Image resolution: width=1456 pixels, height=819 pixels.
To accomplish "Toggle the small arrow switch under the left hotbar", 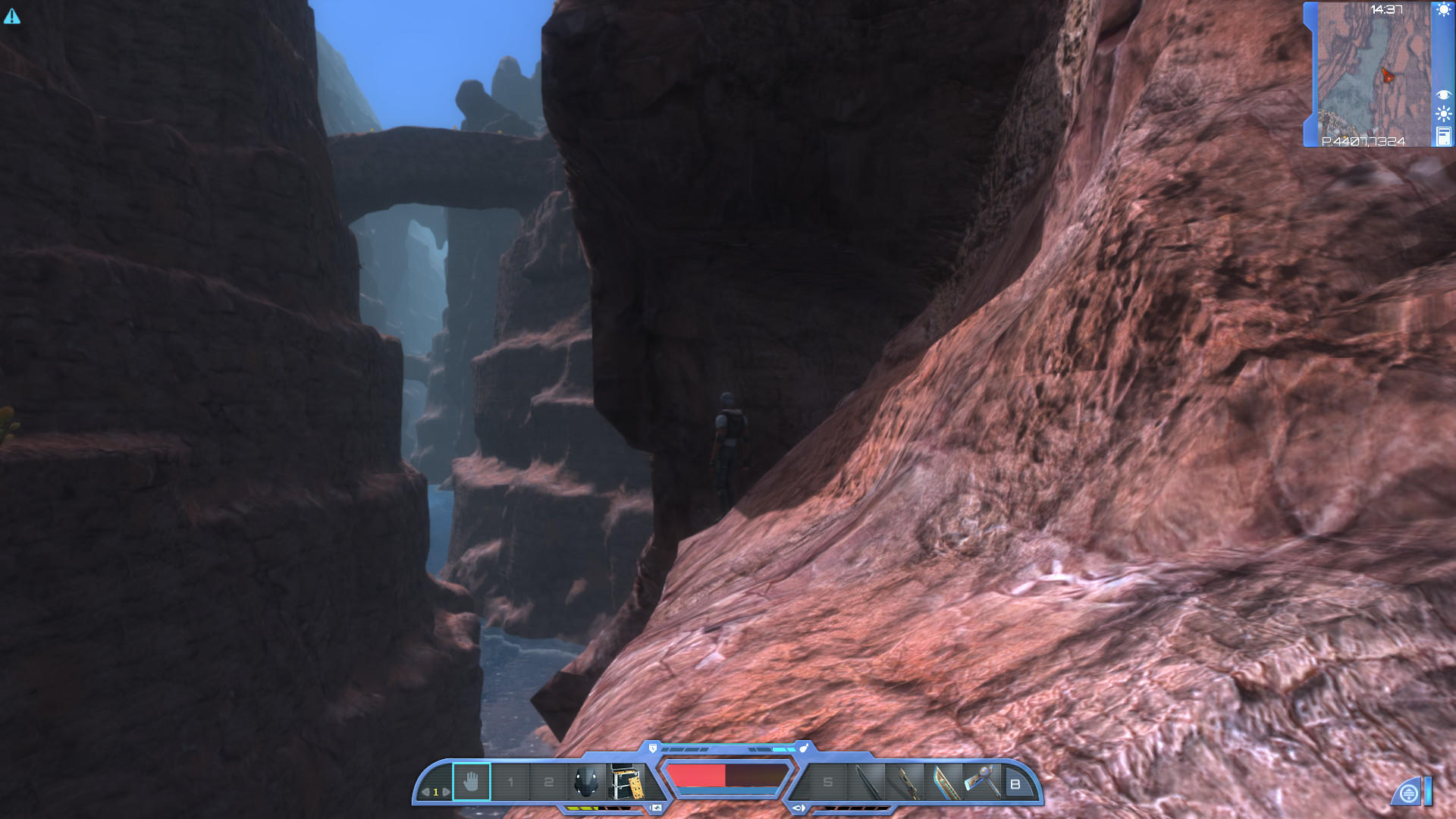I will [x=657, y=807].
